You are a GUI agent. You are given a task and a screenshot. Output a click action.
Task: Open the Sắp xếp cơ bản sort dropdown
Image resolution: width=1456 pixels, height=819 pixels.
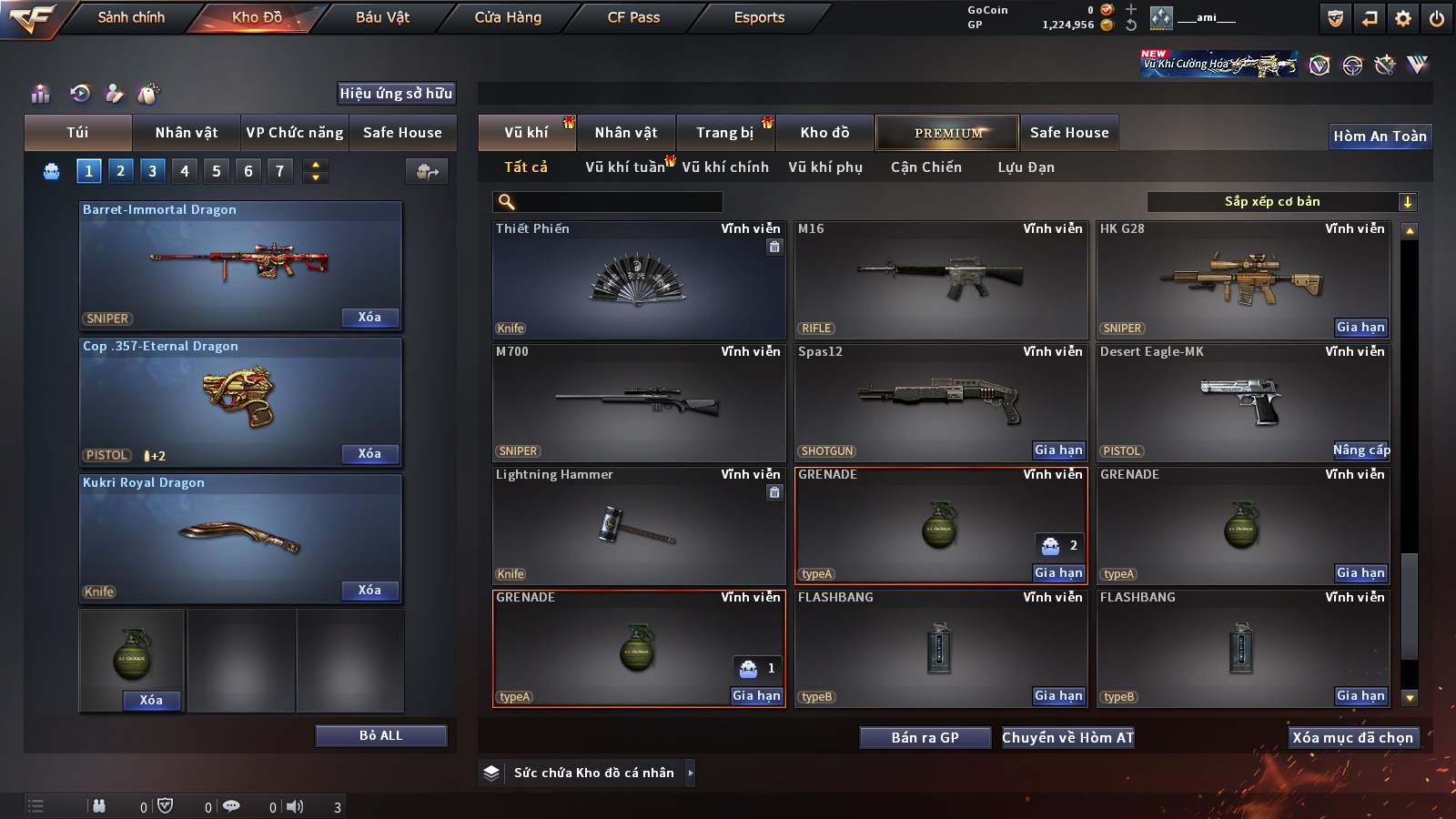[x=1281, y=202]
